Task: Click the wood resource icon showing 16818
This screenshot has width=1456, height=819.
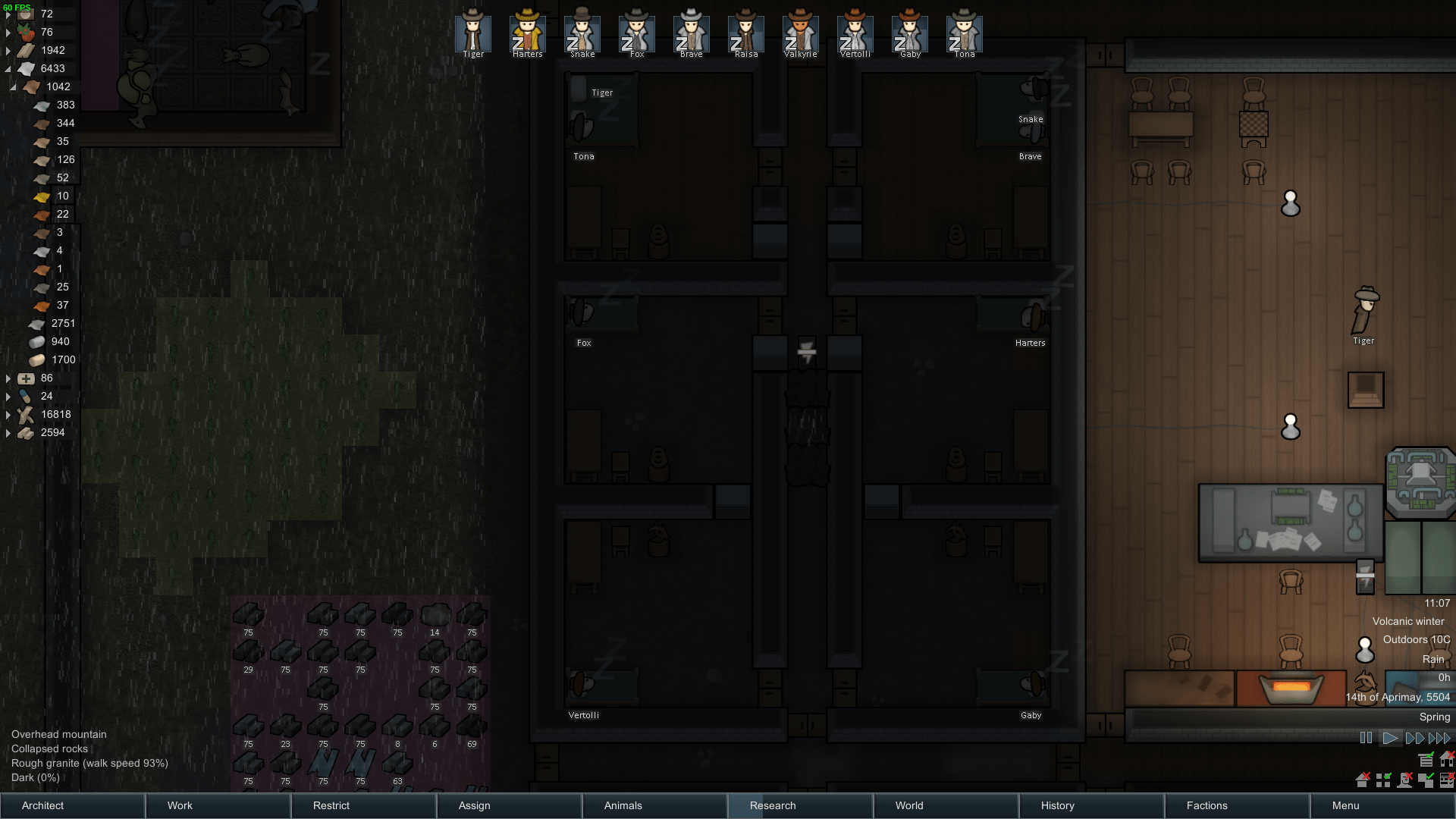Action: [25, 414]
